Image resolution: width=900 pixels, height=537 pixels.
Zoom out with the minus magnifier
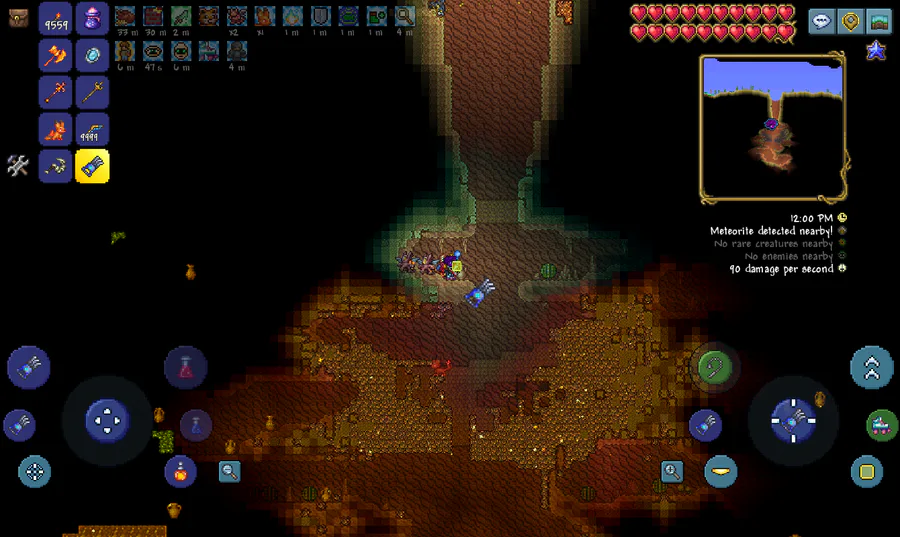click(230, 471)
